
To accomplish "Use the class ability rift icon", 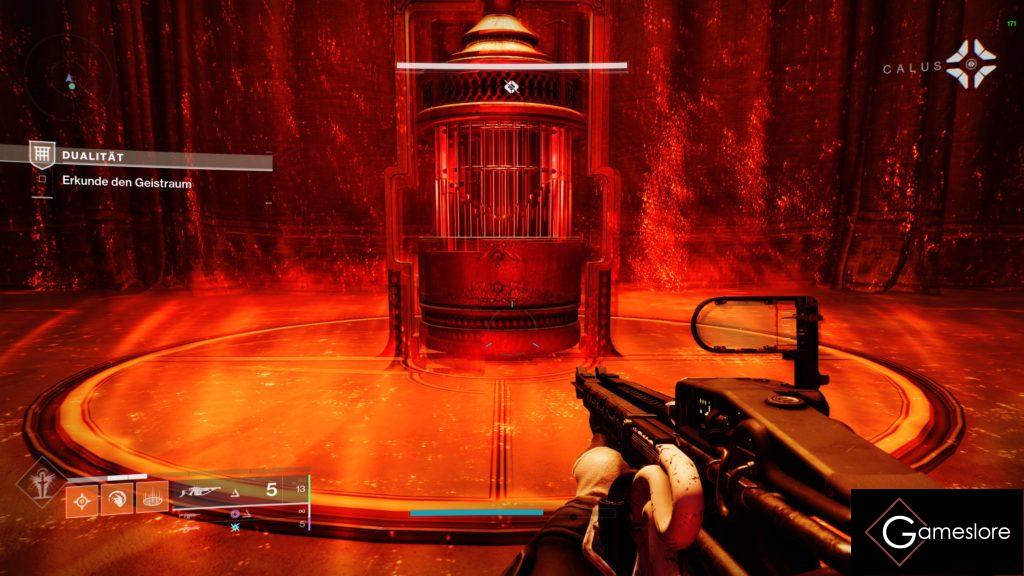I will click(x=152, y=498).
